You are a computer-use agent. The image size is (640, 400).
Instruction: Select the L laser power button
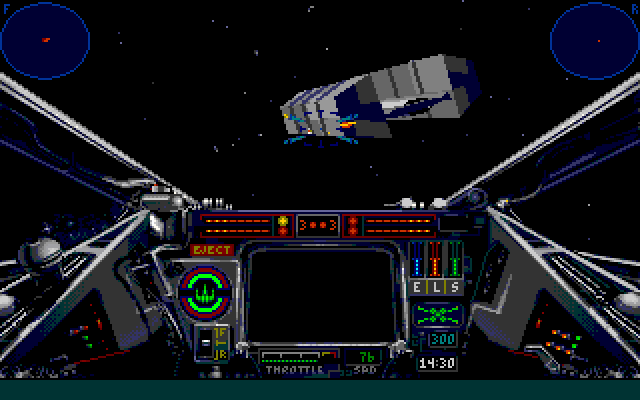tap(438, 287)
